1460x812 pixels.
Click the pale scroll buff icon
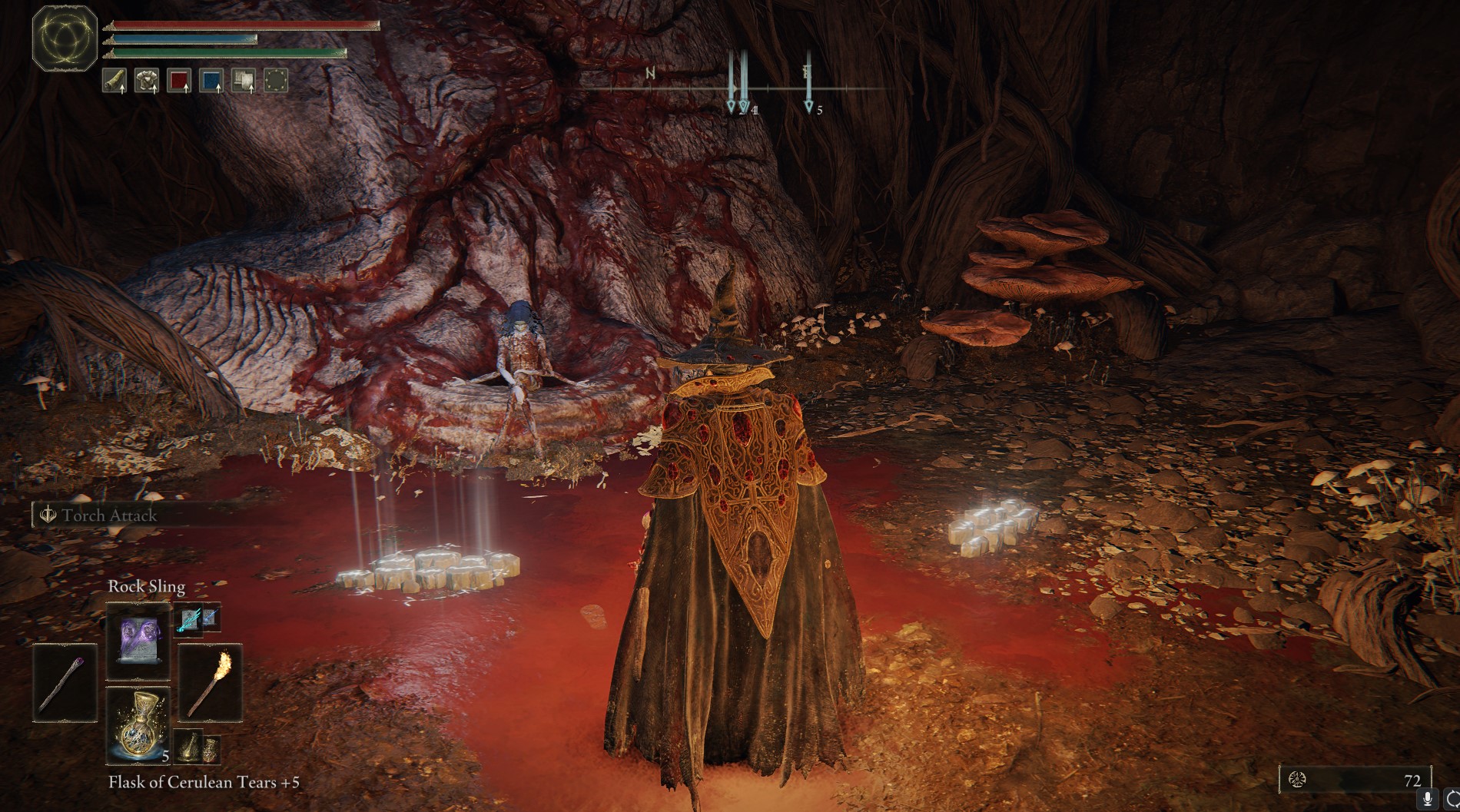click(x=244, y=80)
